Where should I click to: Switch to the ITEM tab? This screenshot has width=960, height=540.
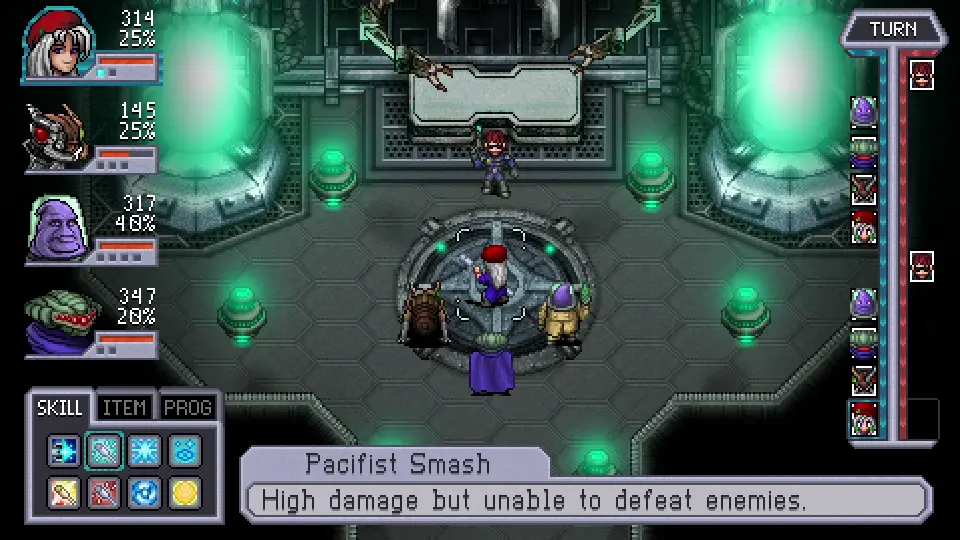125,407
